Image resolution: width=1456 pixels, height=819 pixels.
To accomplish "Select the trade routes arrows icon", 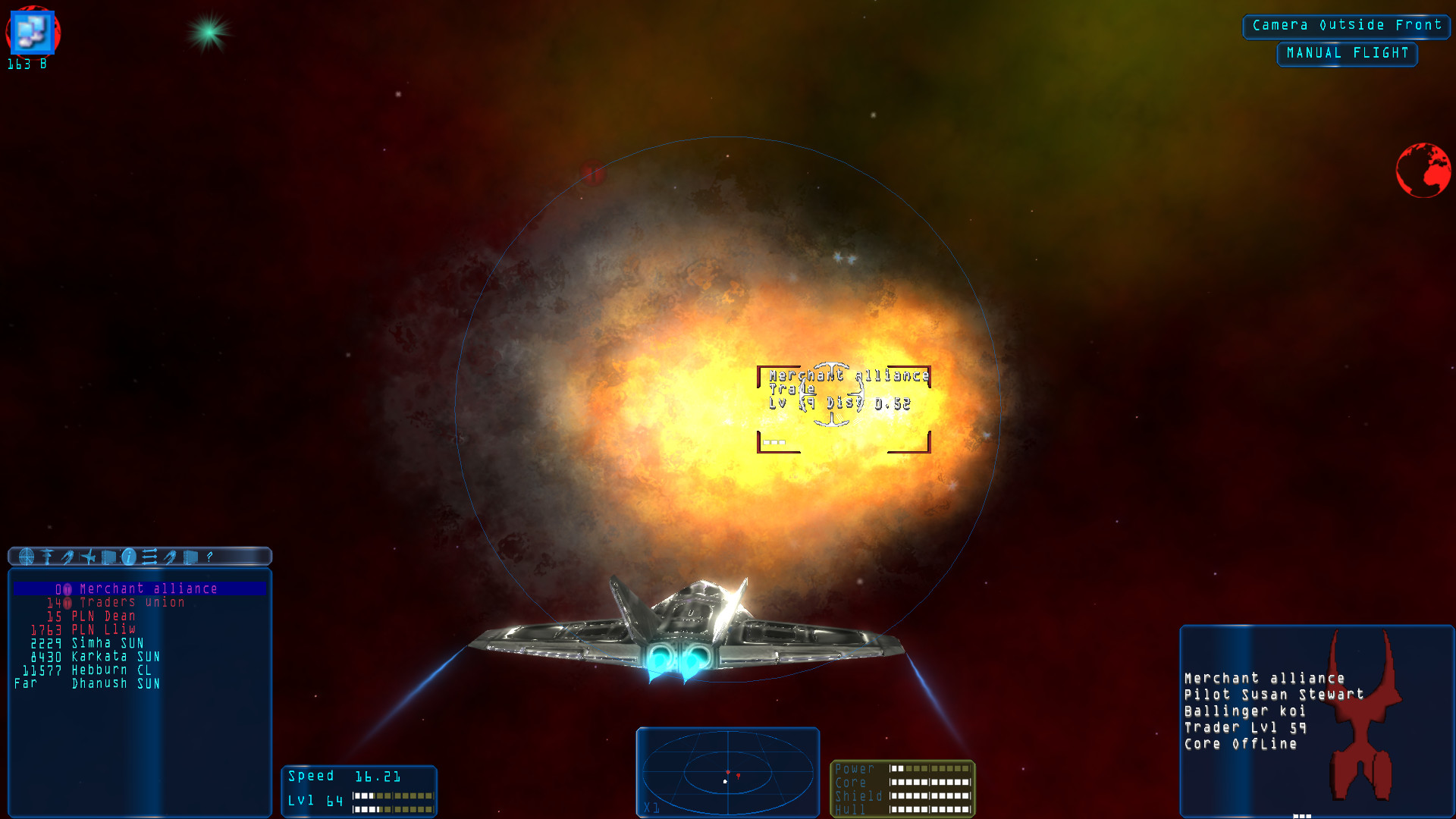I will [x=149, y=557].
